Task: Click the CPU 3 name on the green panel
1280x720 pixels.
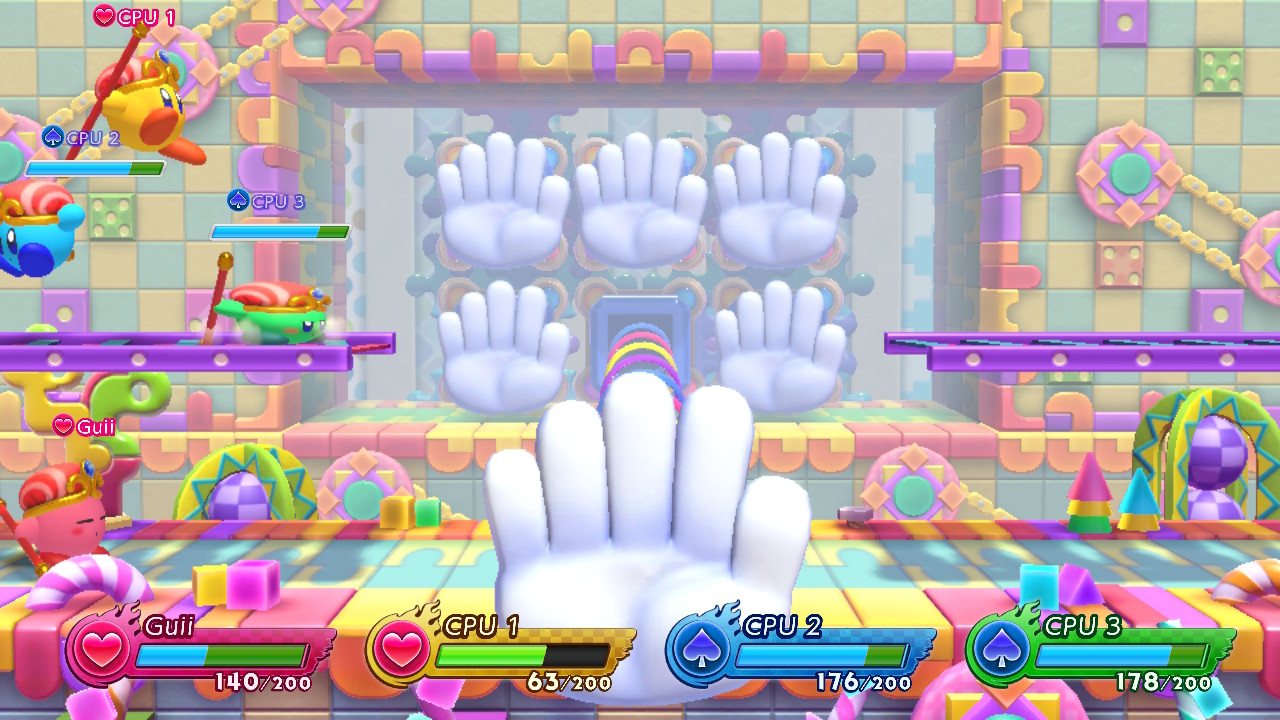Action: tap(1082, 627)
